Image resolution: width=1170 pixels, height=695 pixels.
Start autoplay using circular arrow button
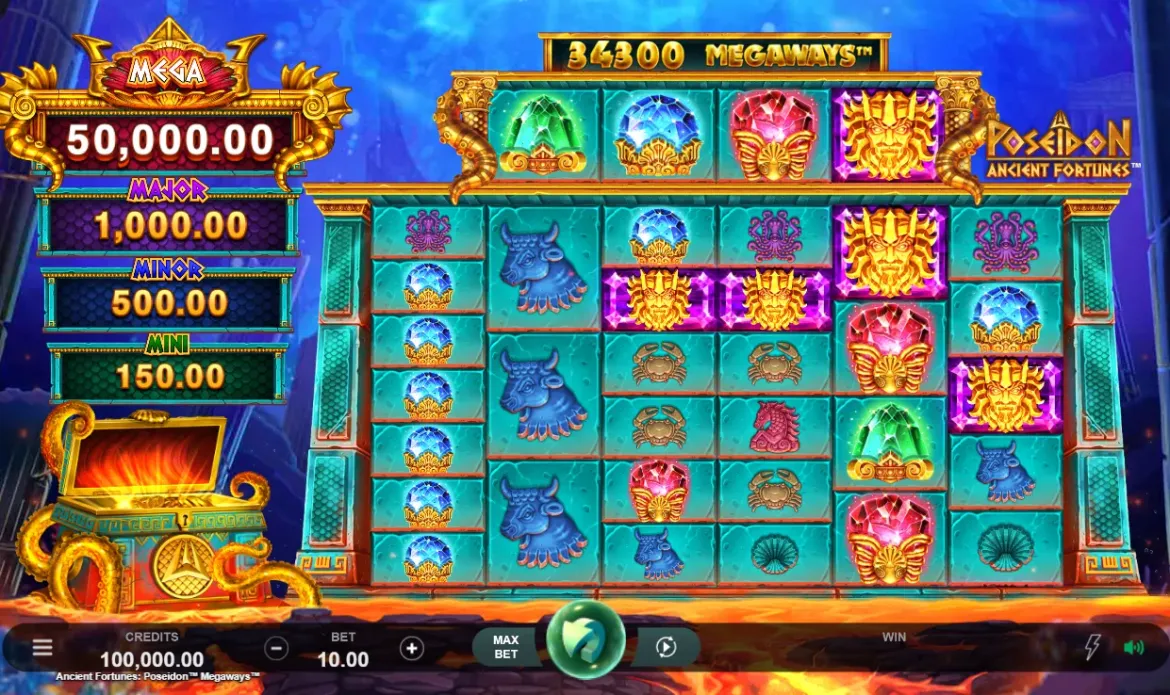point(666,648)
